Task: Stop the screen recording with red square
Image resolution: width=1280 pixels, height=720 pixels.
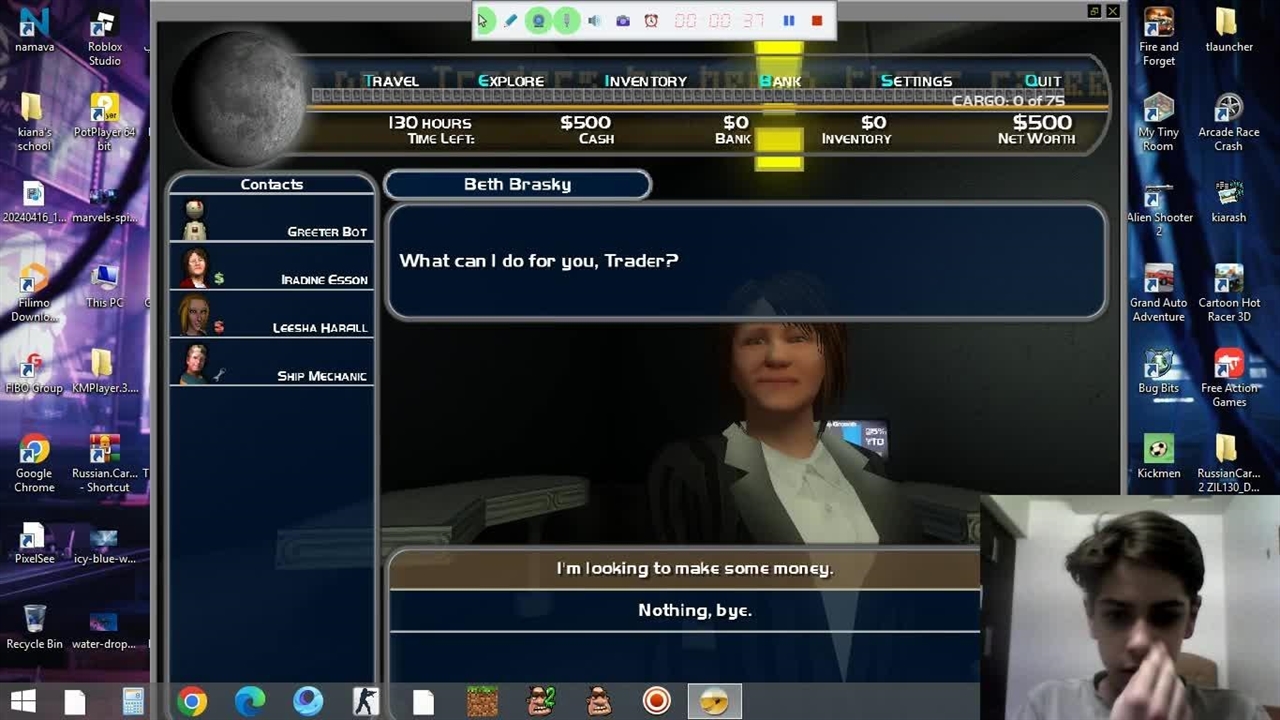Action: click(817, 20)
